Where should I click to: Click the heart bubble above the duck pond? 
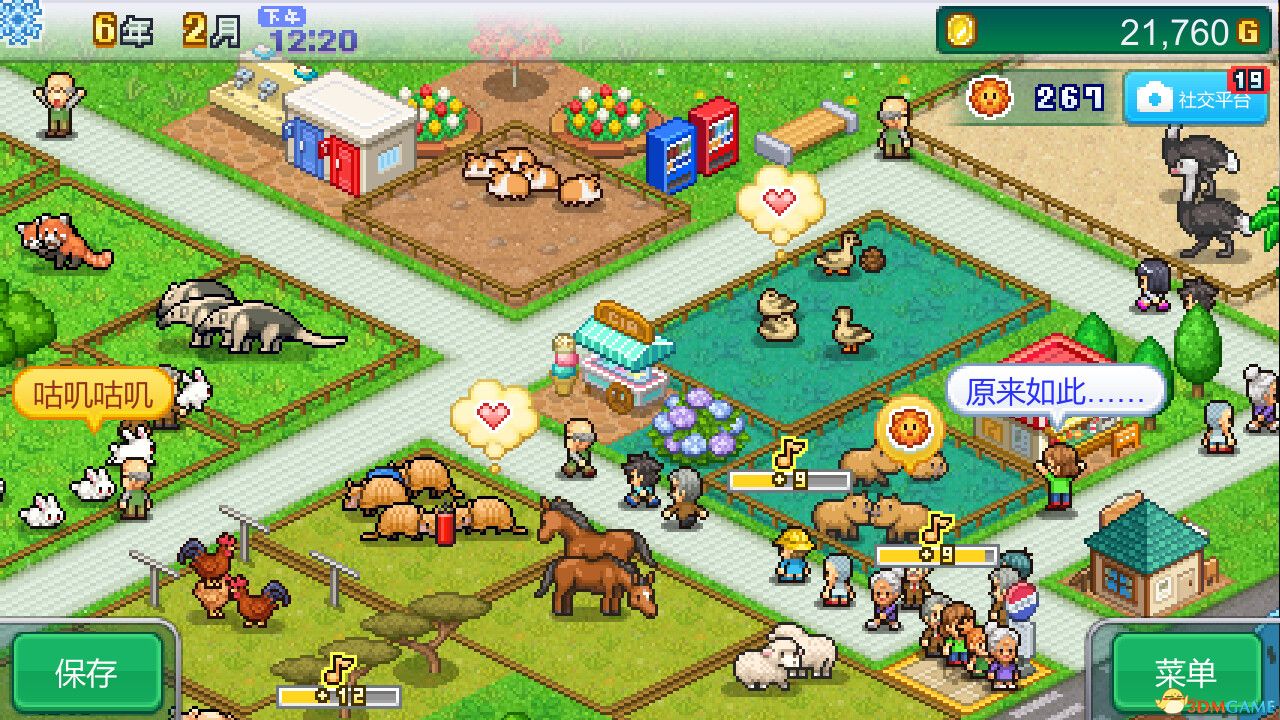[x=779, y=199]
